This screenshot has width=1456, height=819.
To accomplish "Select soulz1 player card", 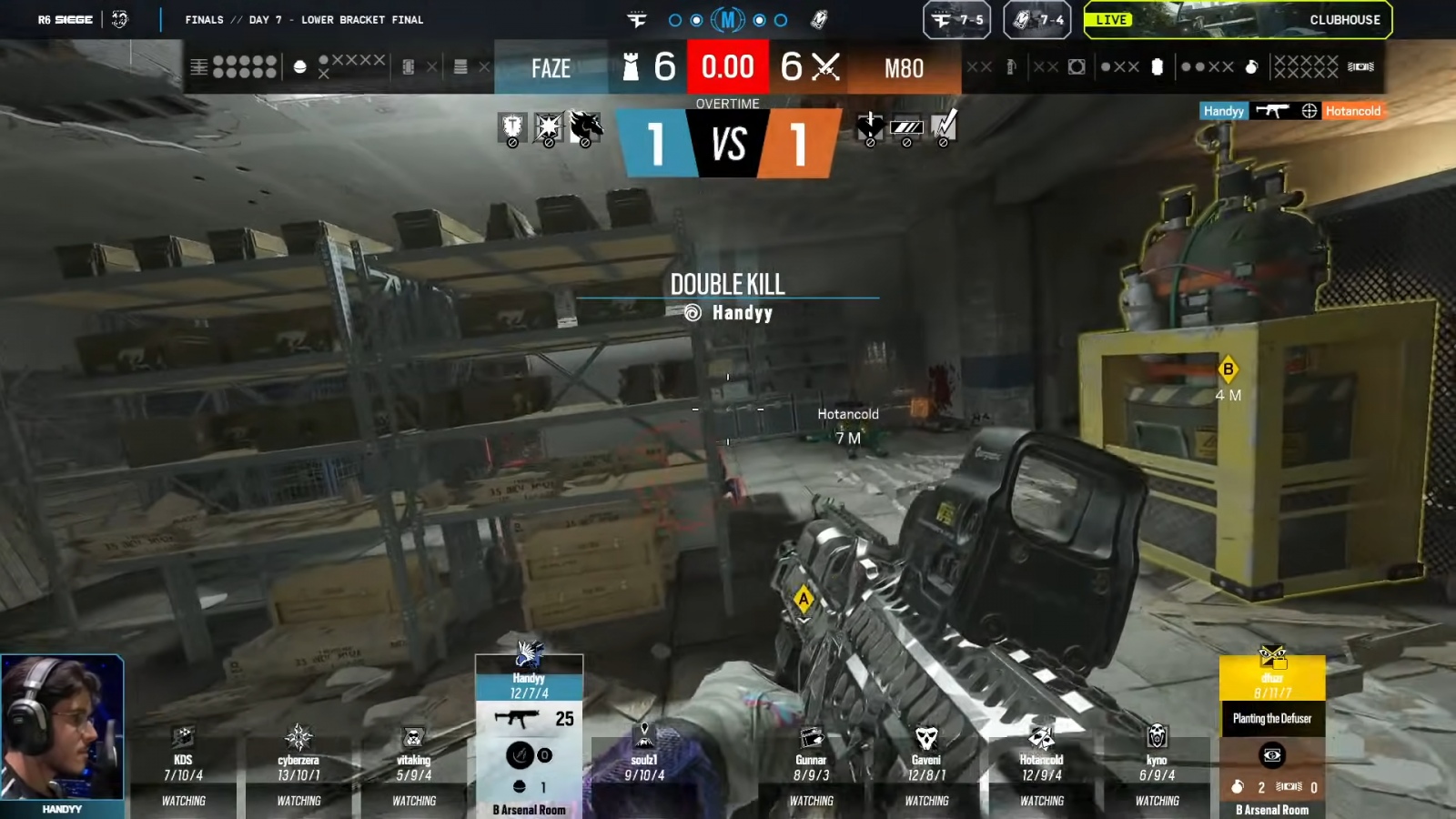I will click(x=644, y=767).
